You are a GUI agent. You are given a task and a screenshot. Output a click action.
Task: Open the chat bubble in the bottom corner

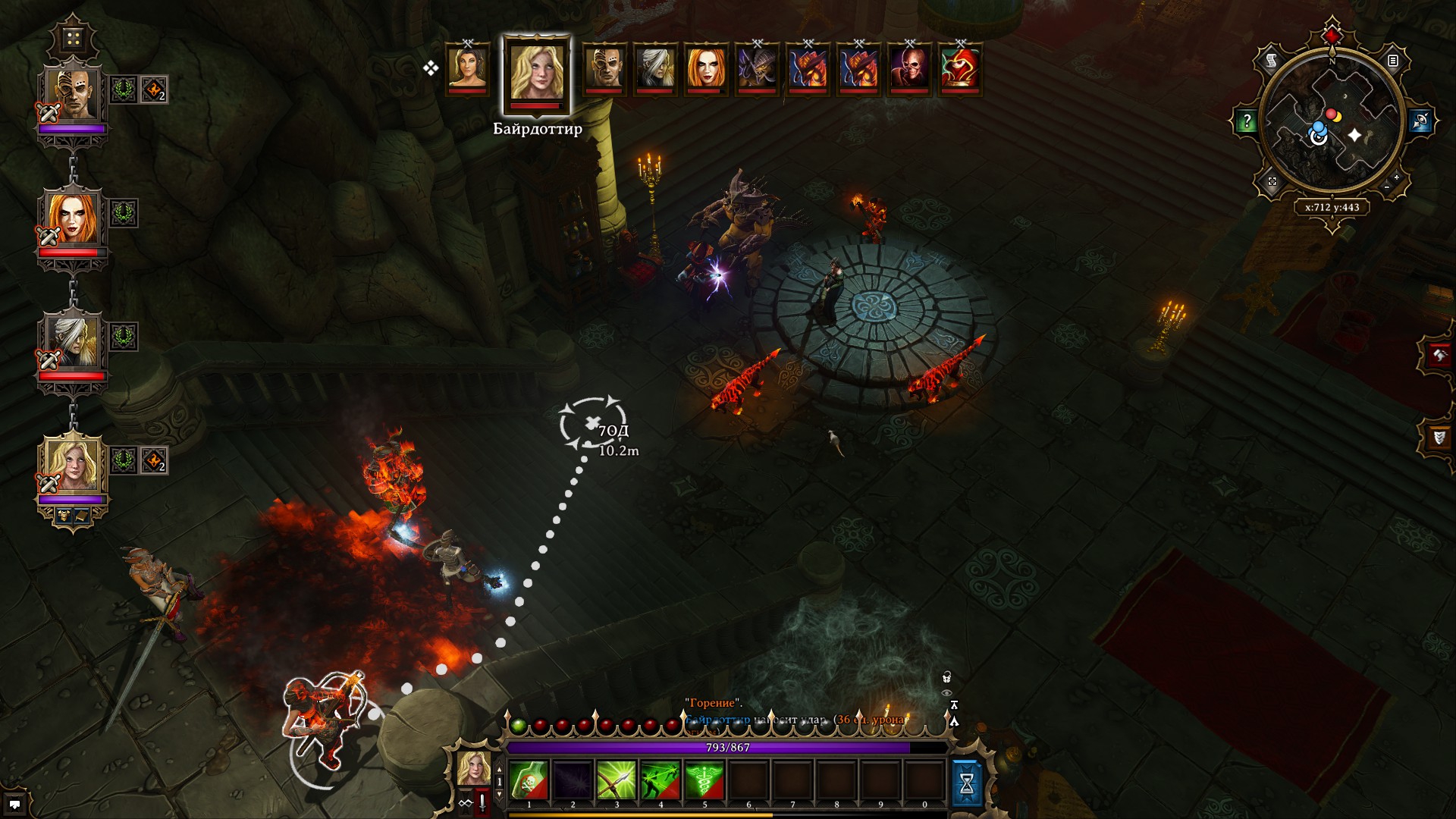(x=14, y=804)
